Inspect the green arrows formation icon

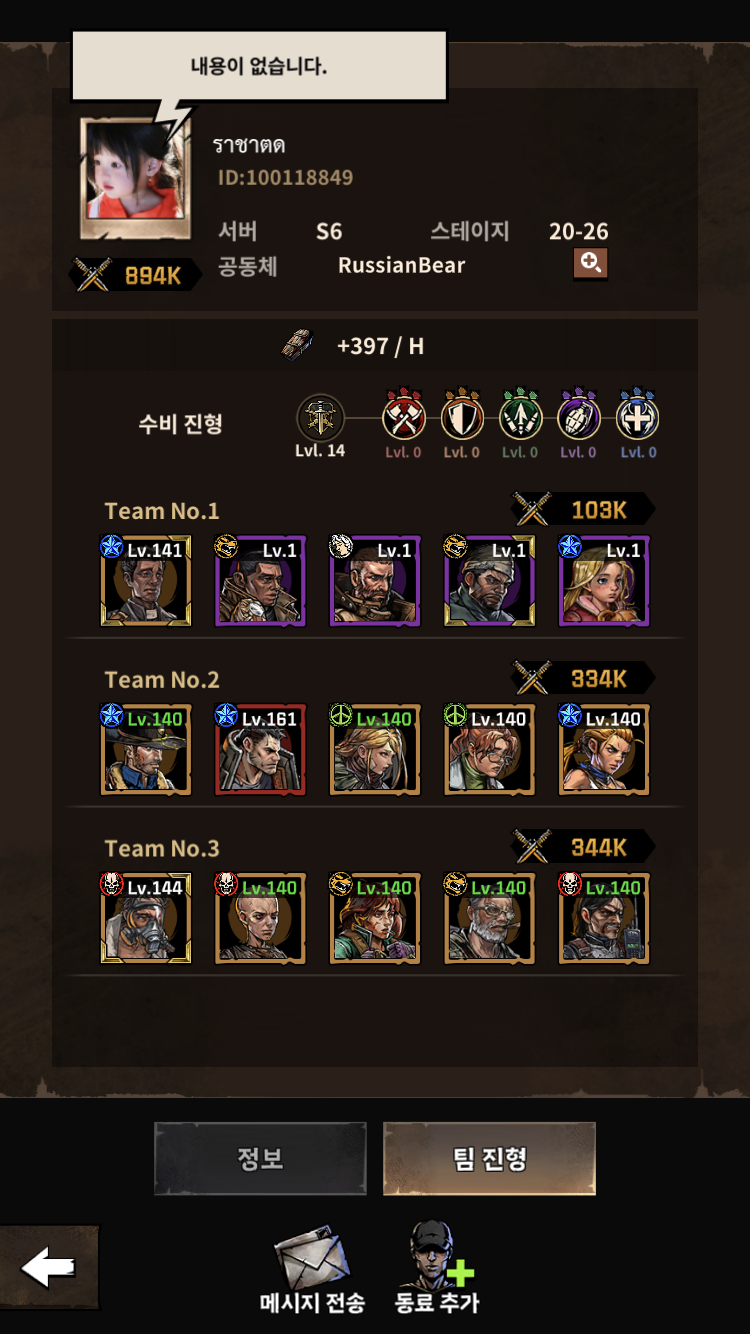520,418
